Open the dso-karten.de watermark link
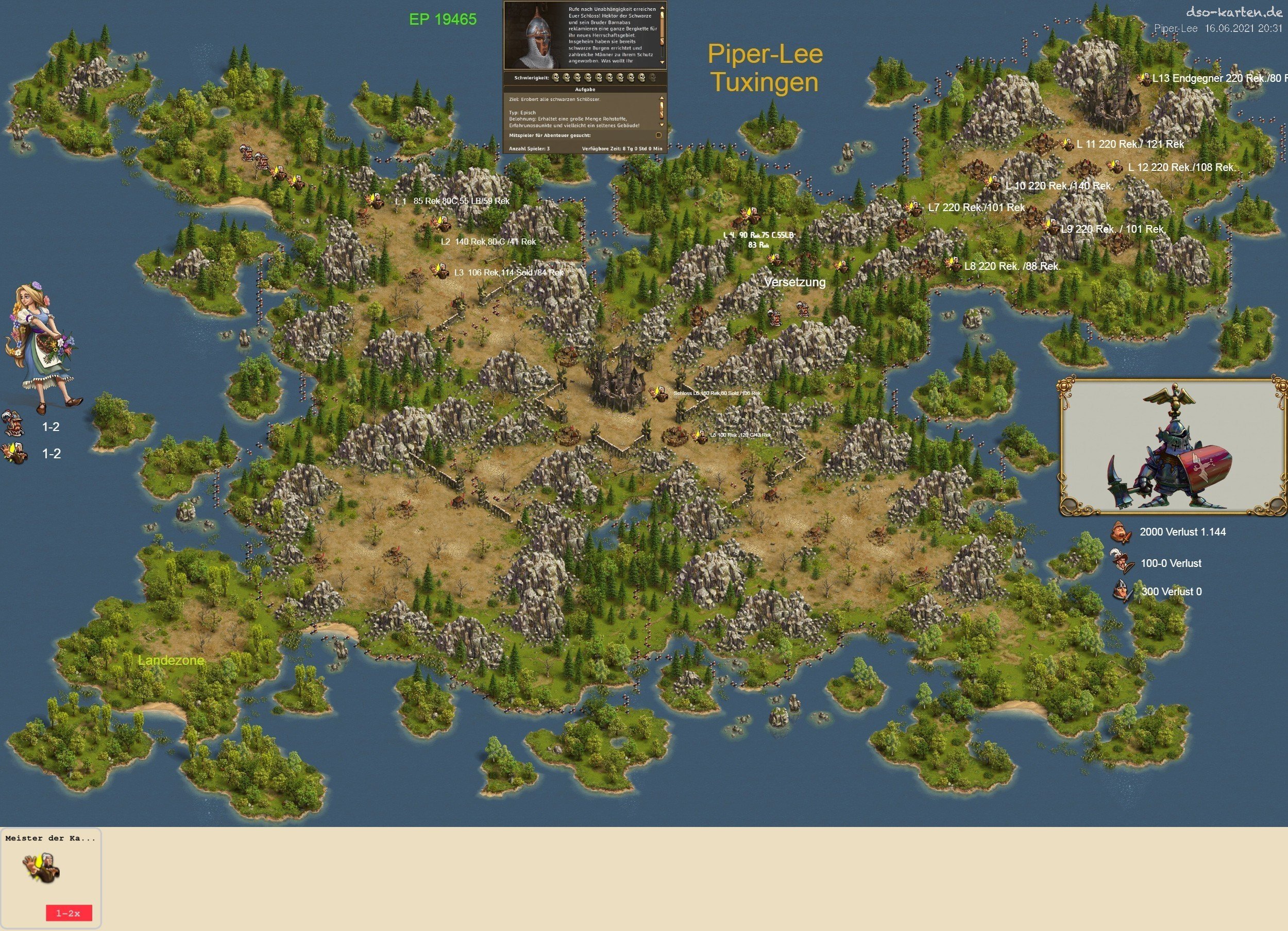Viewport: 1288px width, 931px height. tap(1233, 12)
